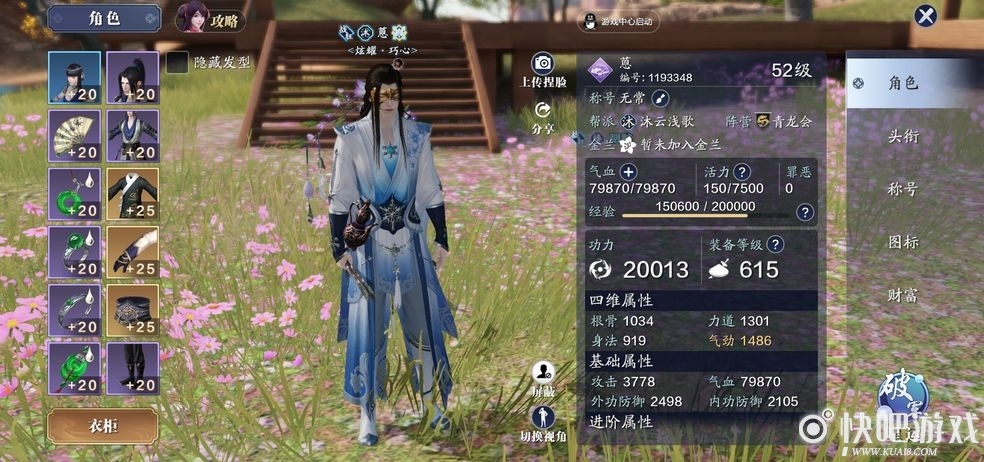984x462 pixels.
Task: Add 气血 with the plus button
Action: pos(629,172)
